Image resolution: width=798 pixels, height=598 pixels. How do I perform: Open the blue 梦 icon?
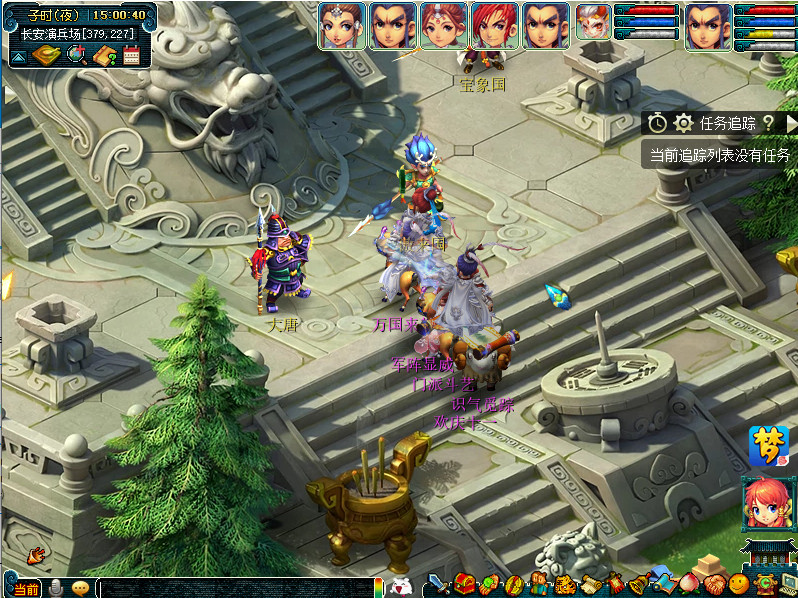[x=768, y=446]
